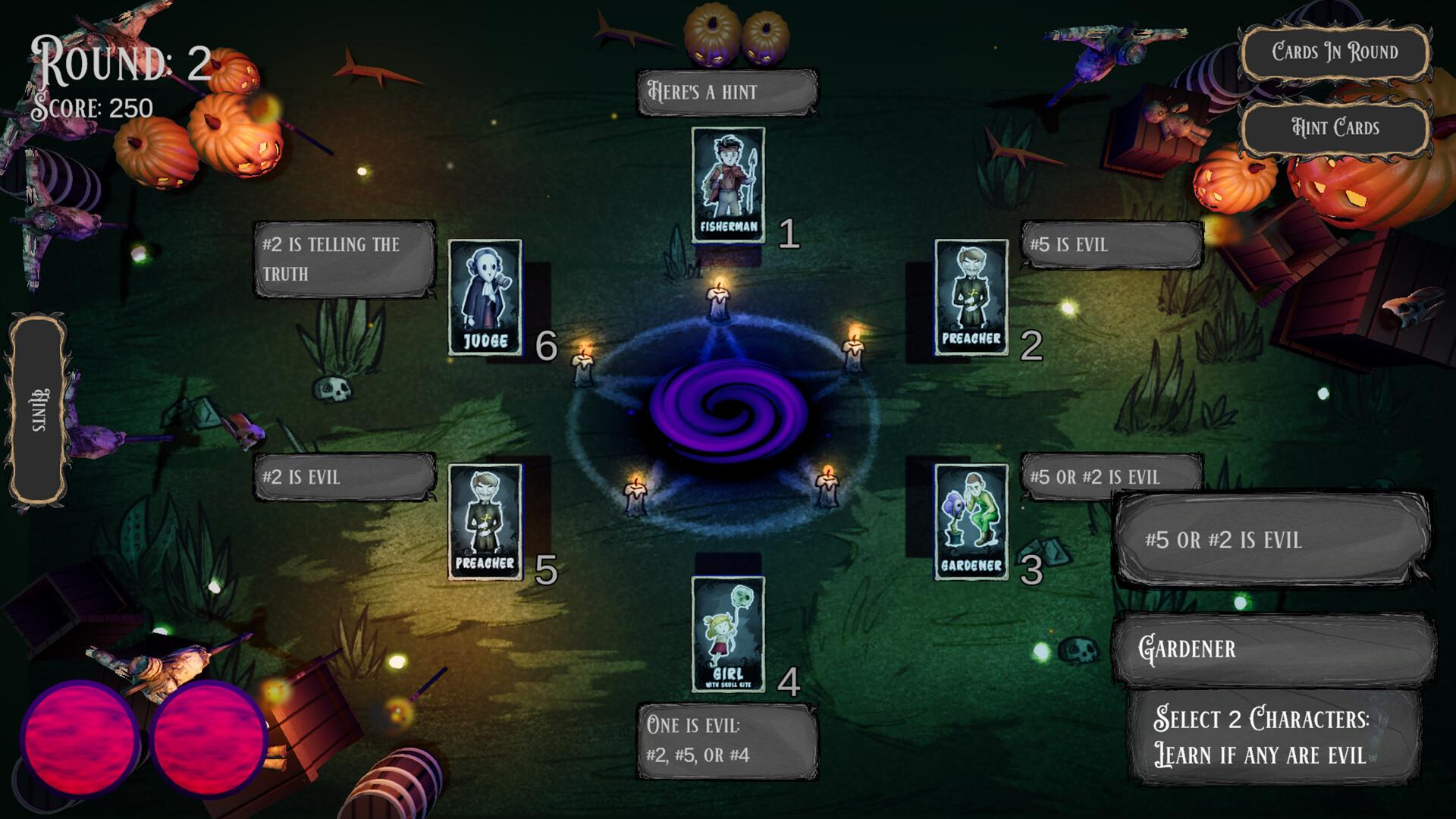Open the Cards In Round list

[x=1334, y=52]
